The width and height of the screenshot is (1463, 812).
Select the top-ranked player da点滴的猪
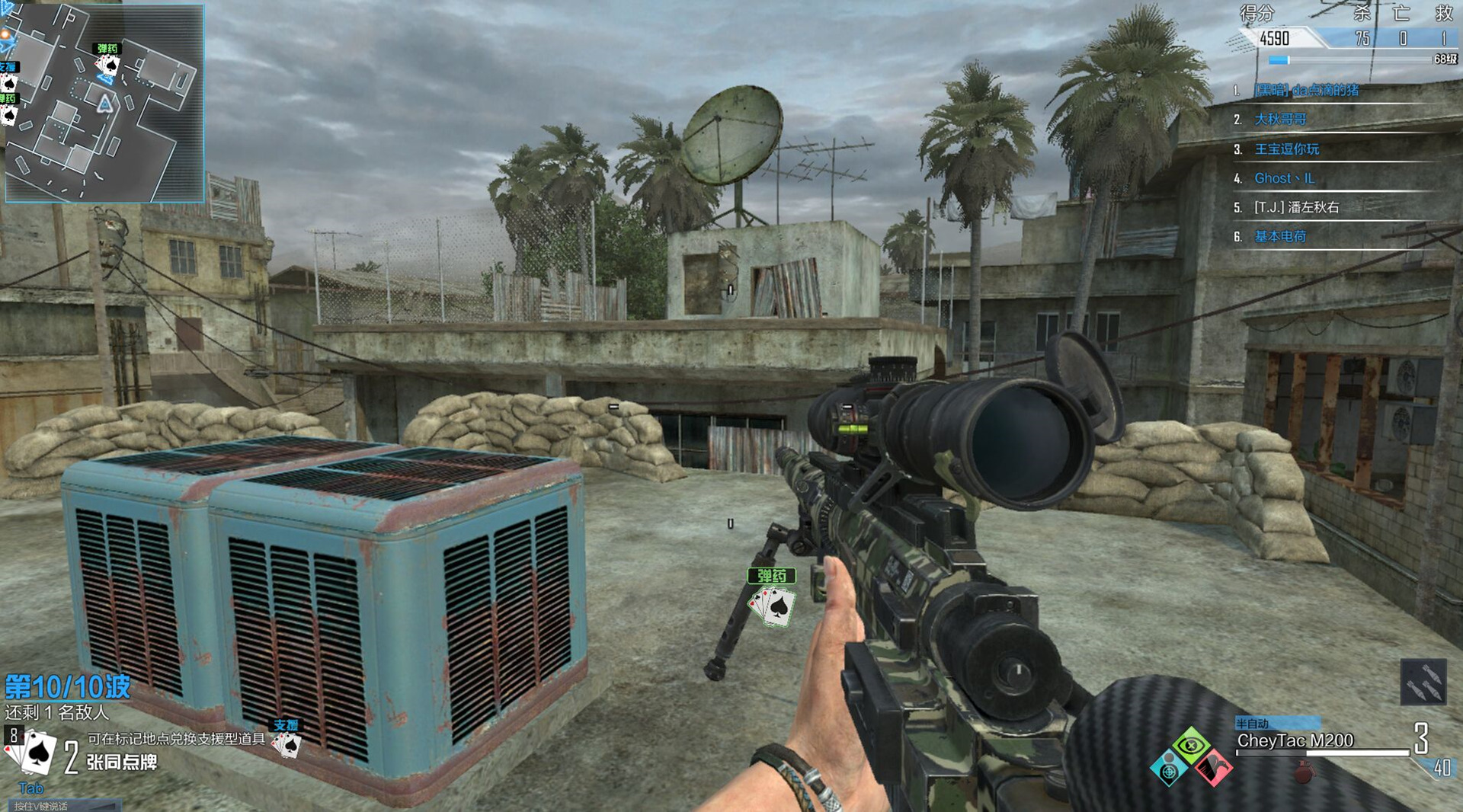1306,90
